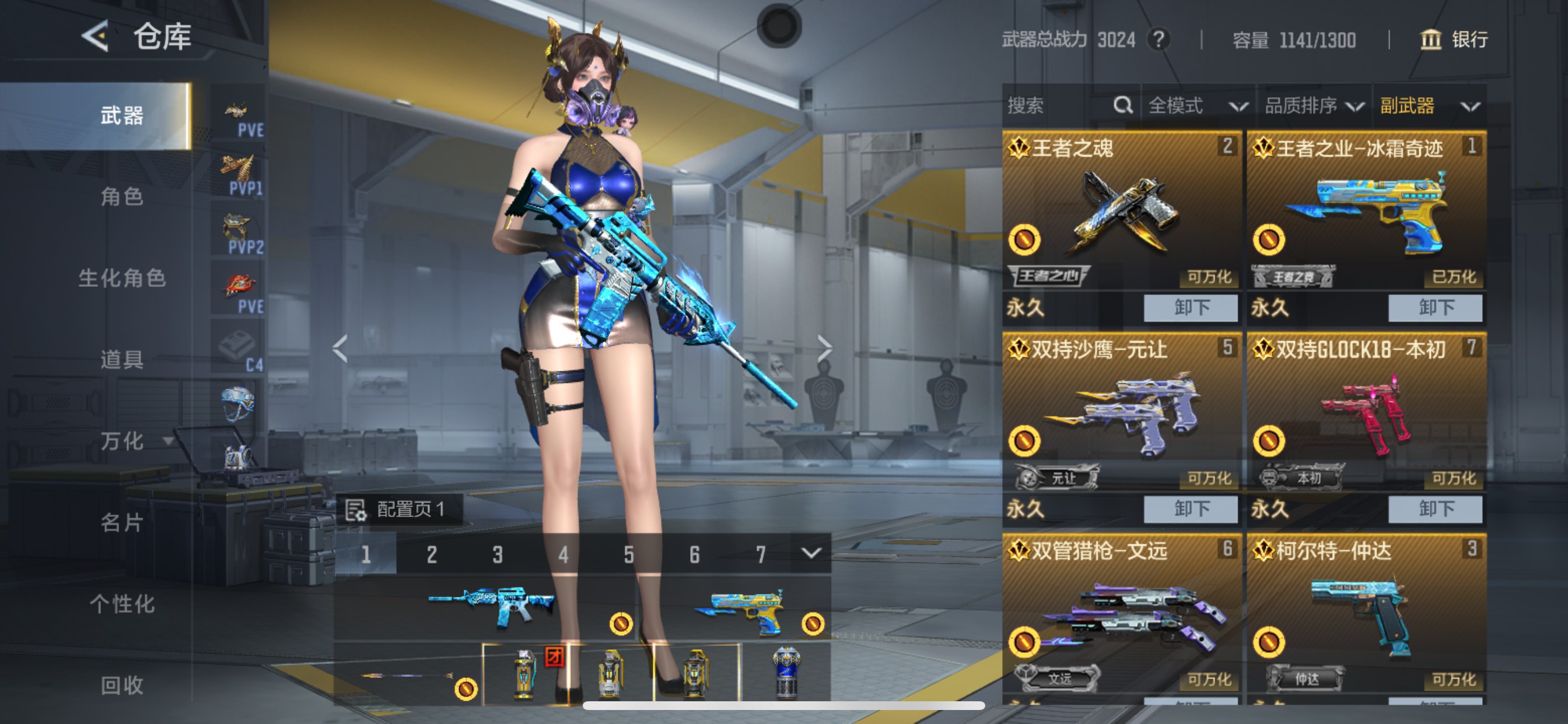Show the weapon power help tooltip

click(x=1158, y=40)
